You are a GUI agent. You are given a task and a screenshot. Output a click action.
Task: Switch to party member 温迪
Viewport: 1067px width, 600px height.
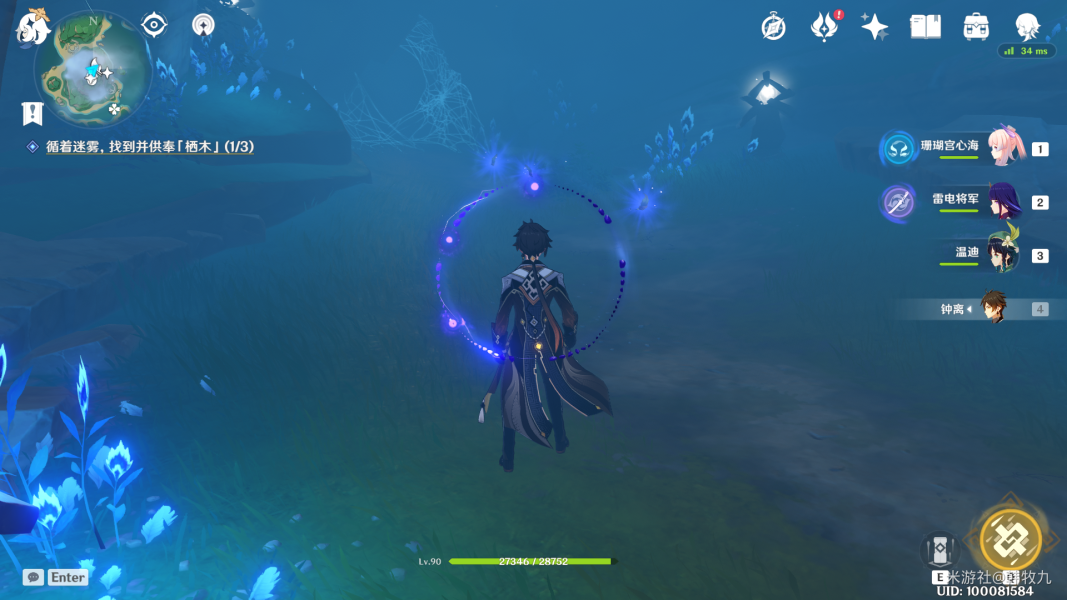pos(1003,255)
